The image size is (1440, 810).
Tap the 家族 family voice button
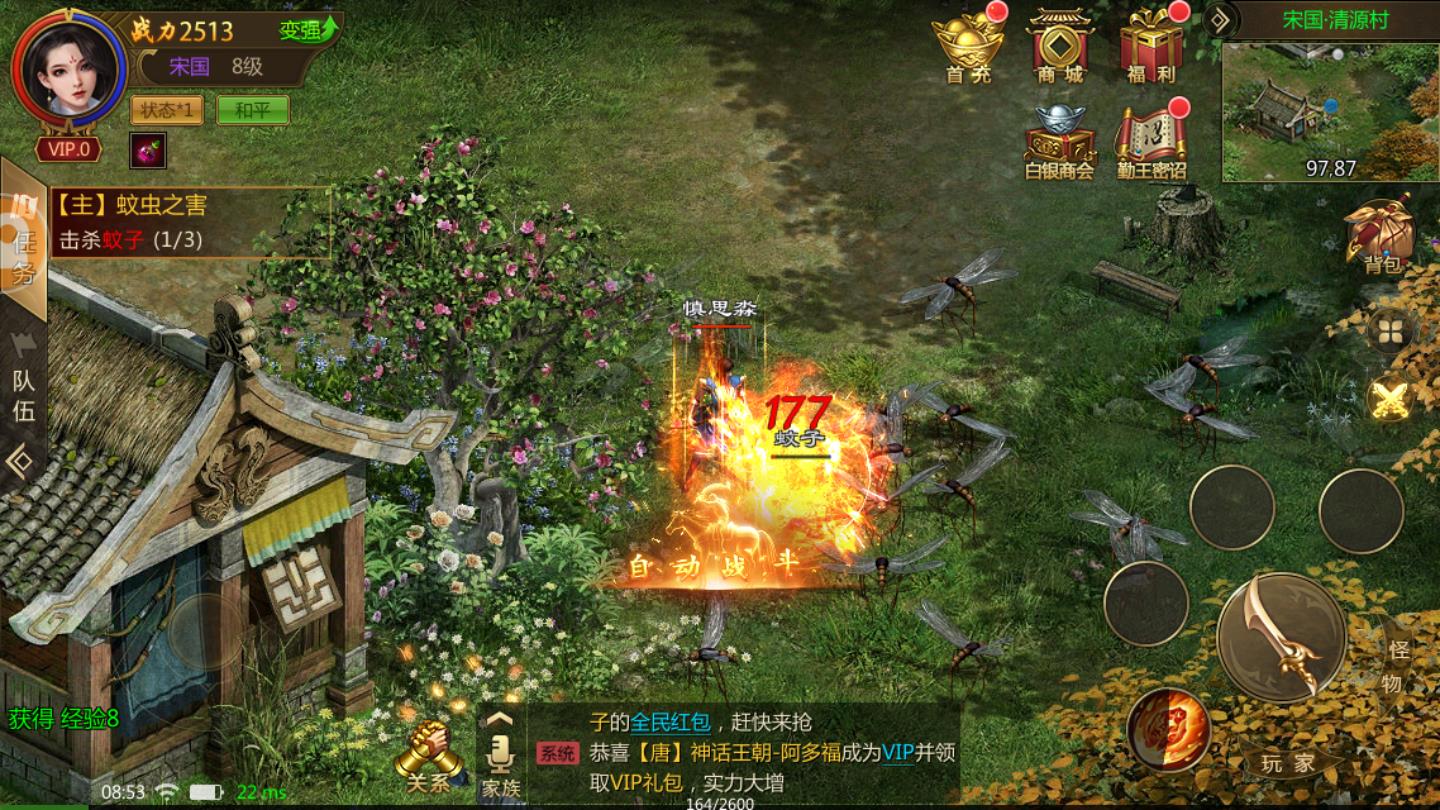pos(501,762)
